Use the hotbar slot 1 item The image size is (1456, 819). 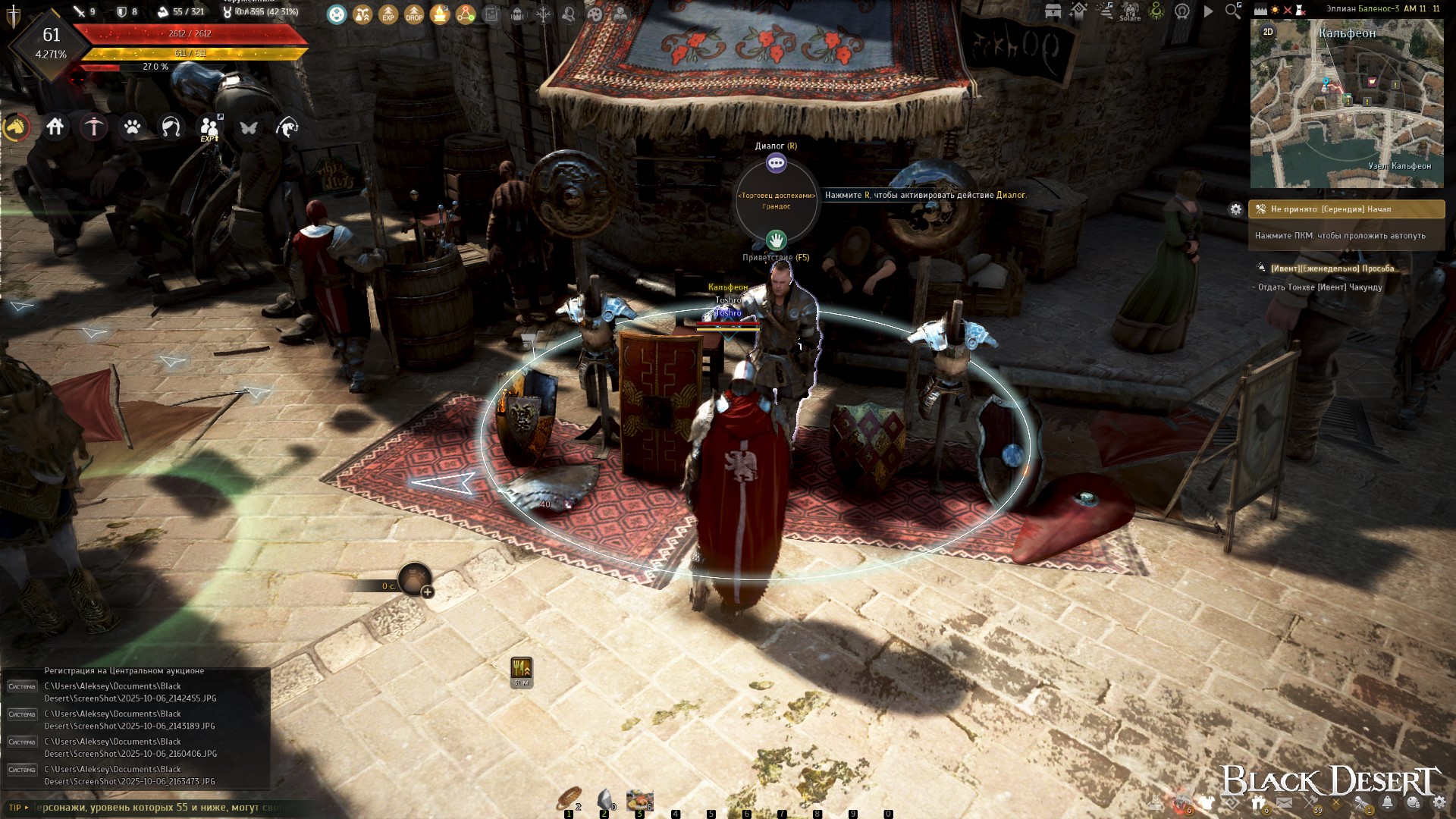(x=568, y=800)
